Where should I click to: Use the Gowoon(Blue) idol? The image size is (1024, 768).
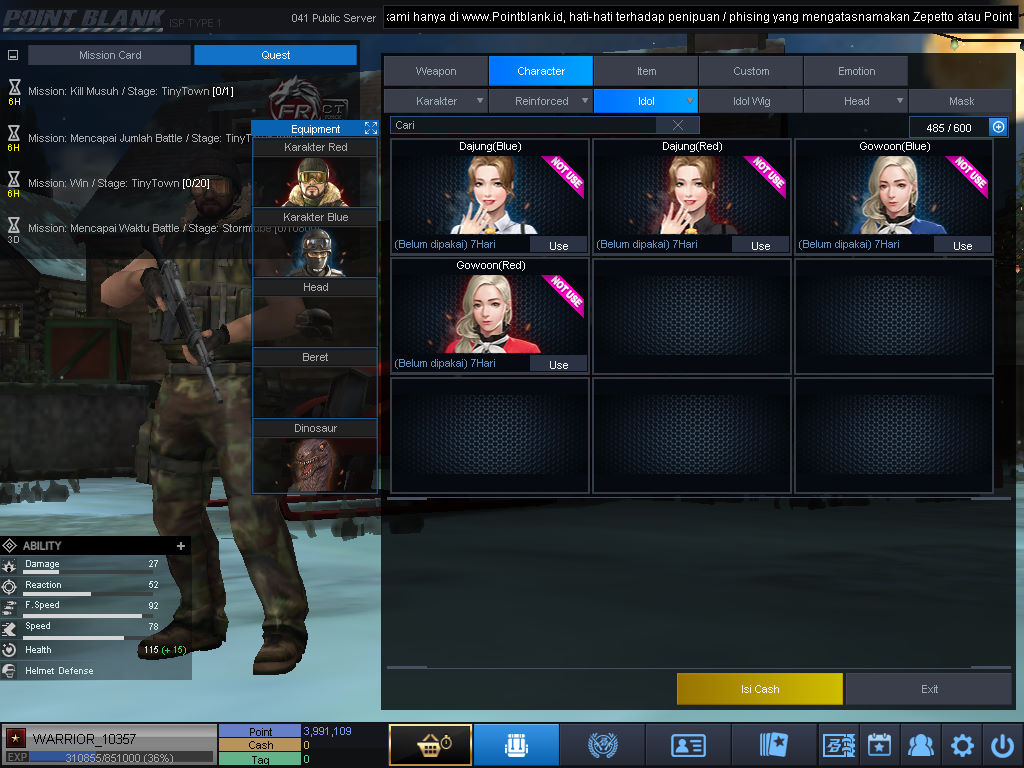[x=962, y=246]
